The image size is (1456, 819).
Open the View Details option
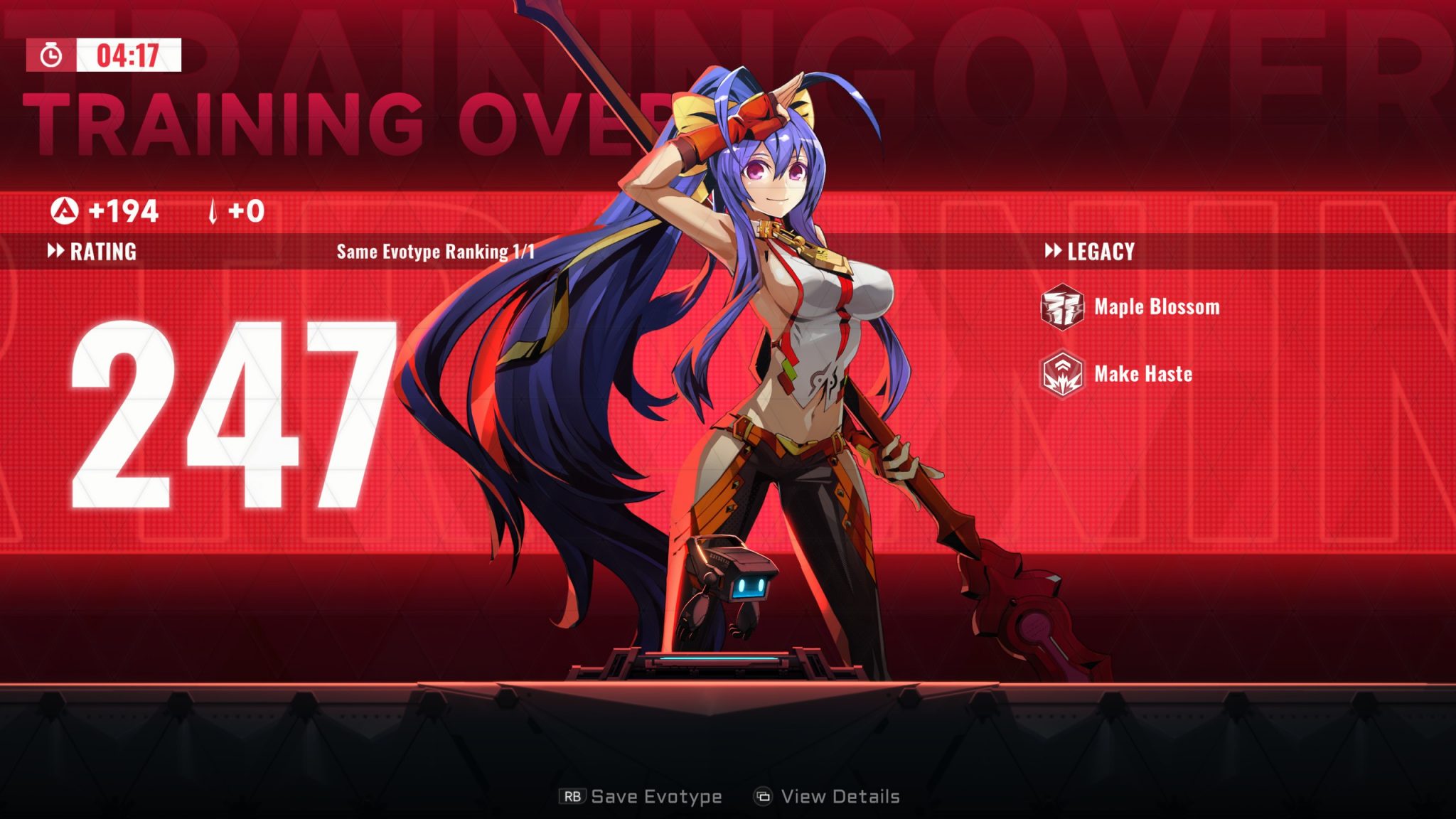click(828, 796)
